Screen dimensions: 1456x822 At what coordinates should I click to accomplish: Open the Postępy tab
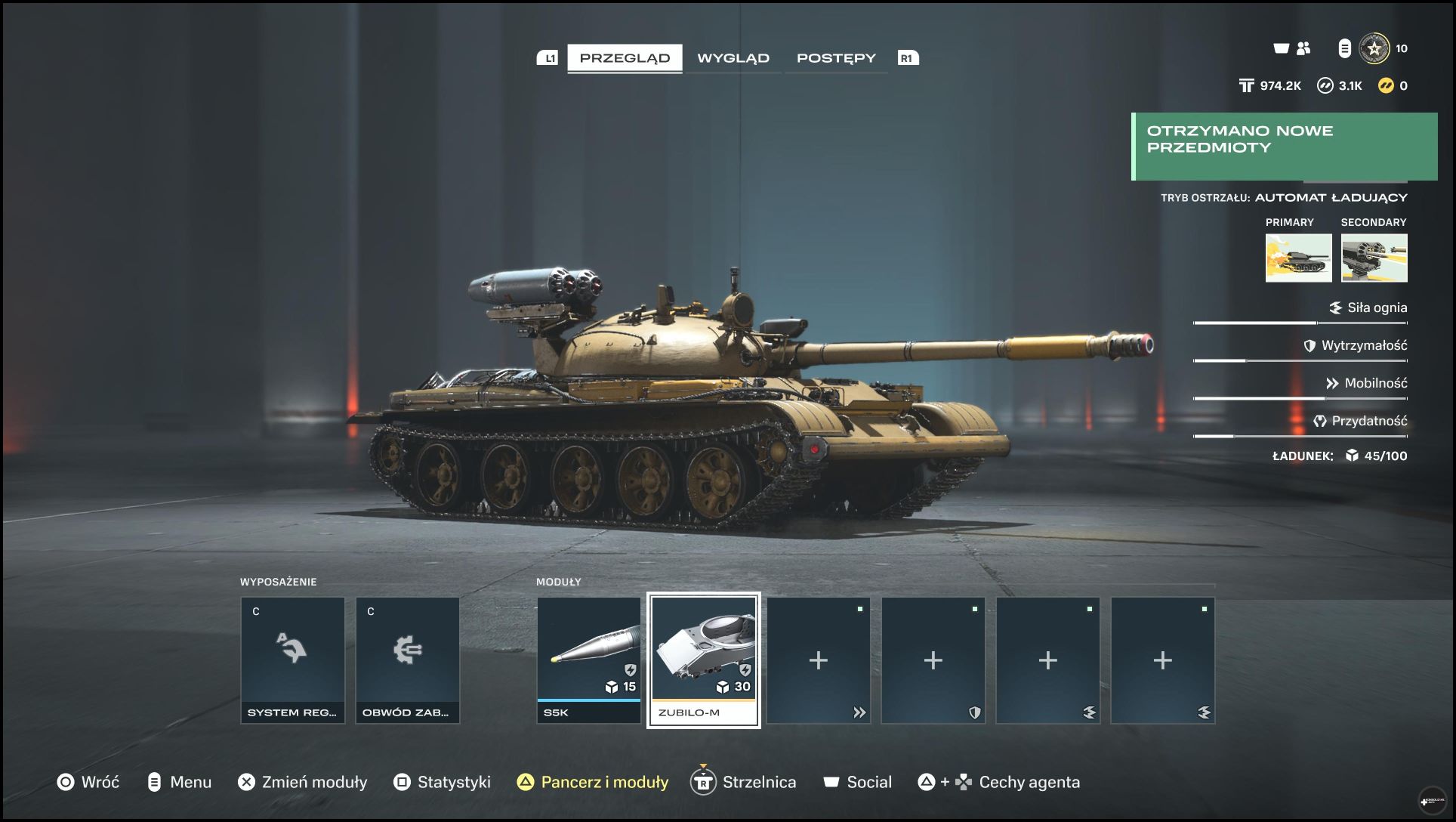836,58
